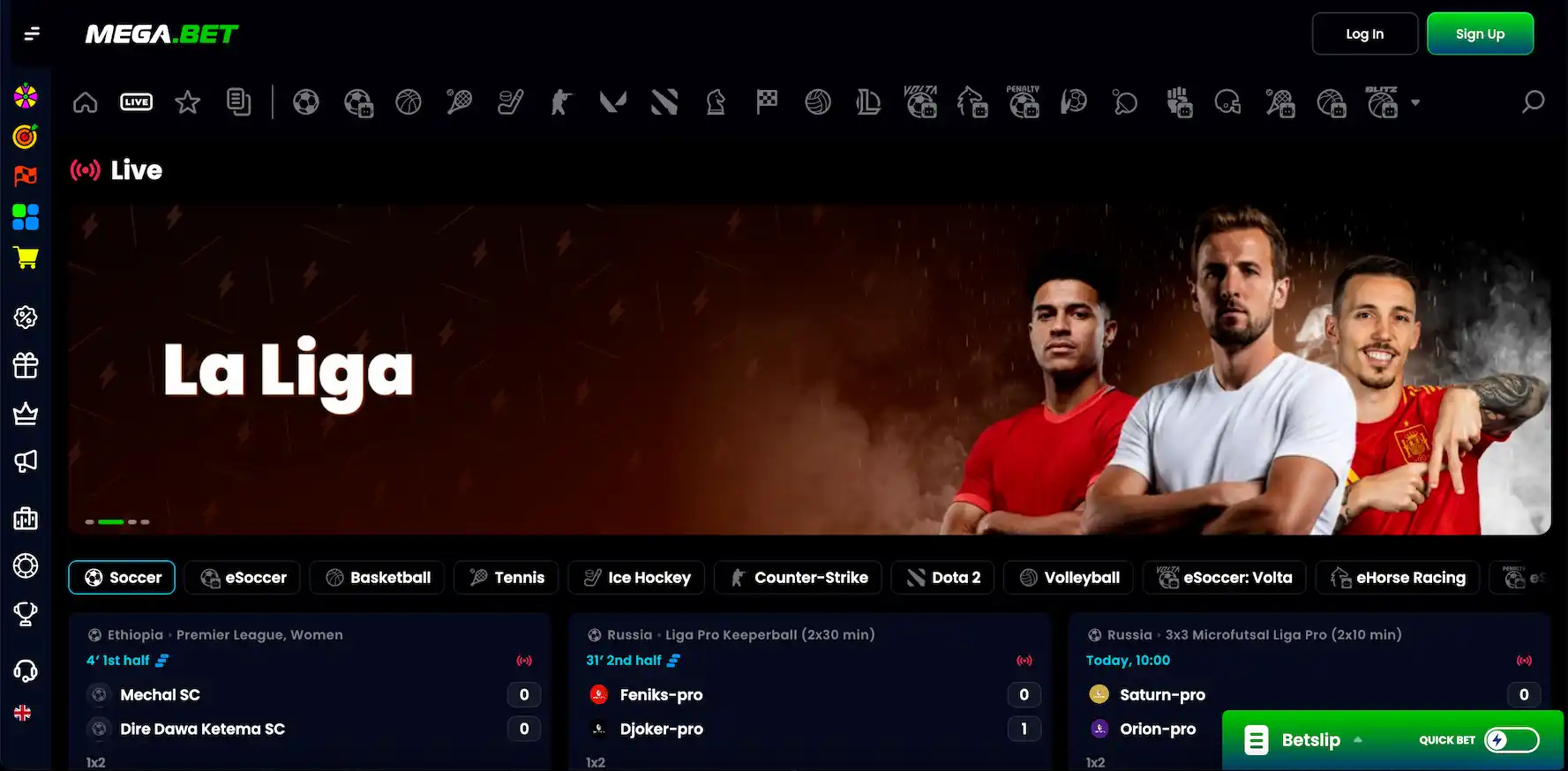Enable live status on Ethiopia match
This screenshot has width=1568, height=771.
[x=525, y=660]
